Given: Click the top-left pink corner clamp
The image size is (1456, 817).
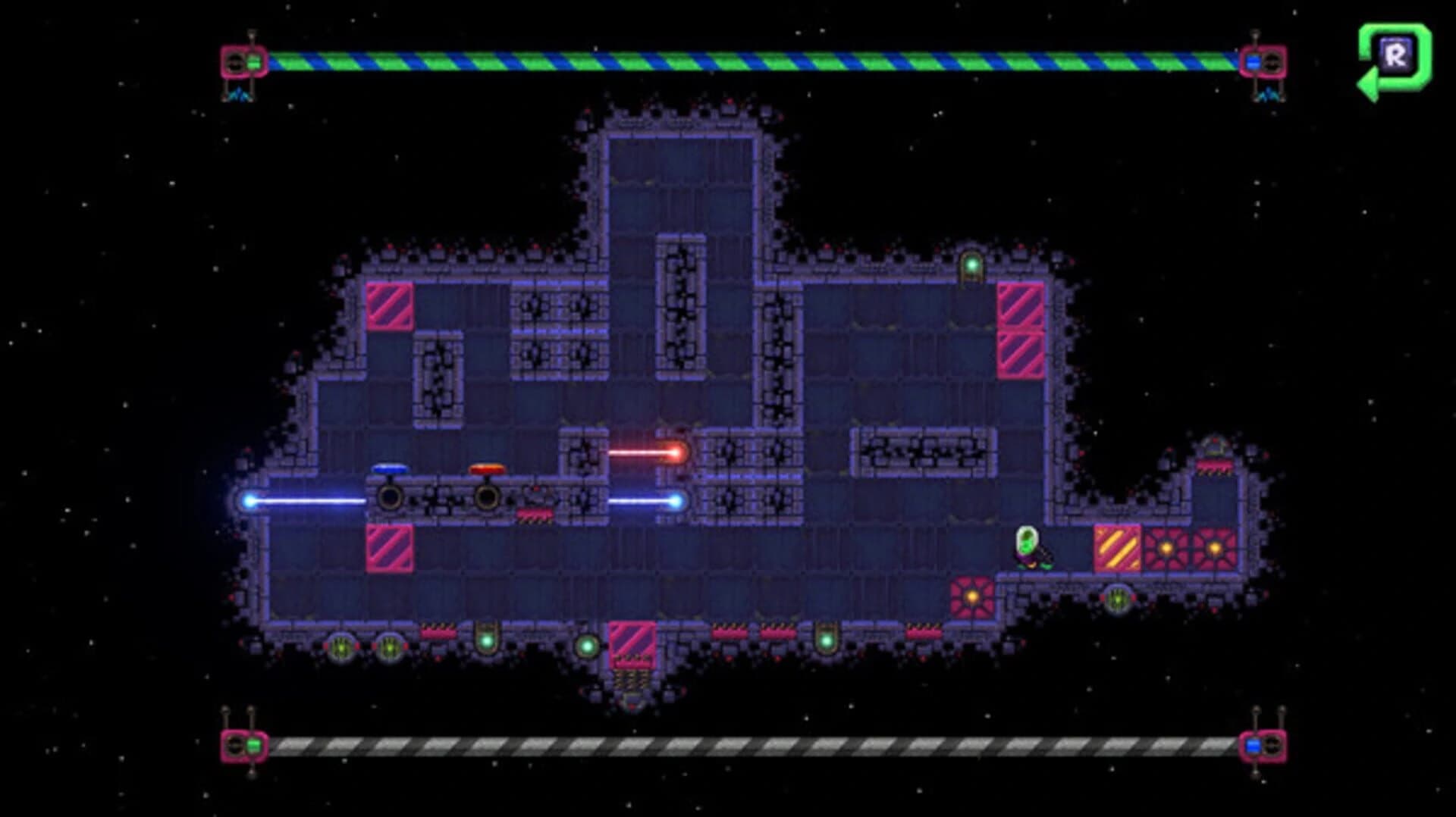Looking at the screenshot, I should 243,59.
